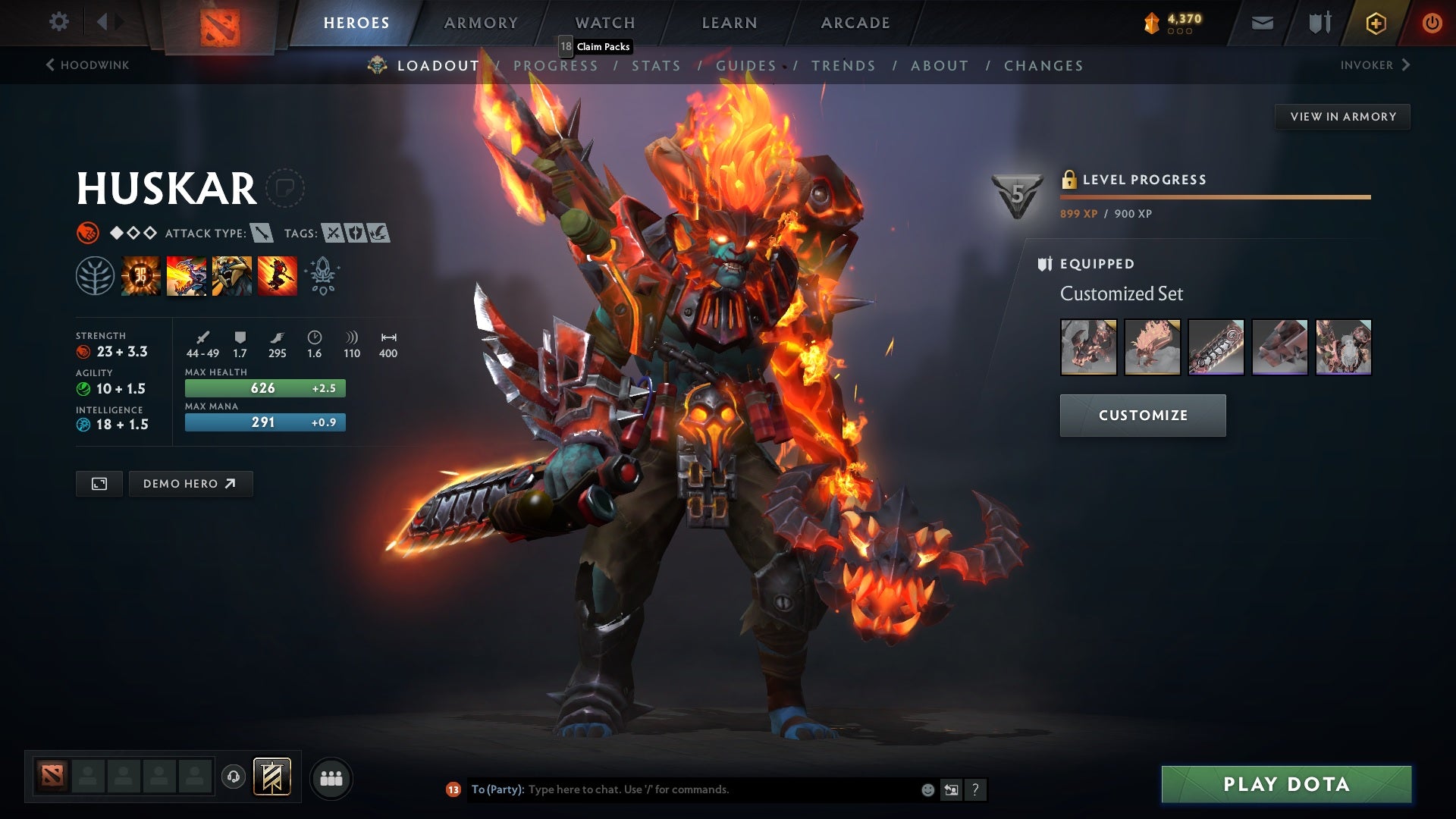
Task: Open the mail inbox envelope icon
Action: [x=1263, y=23]
